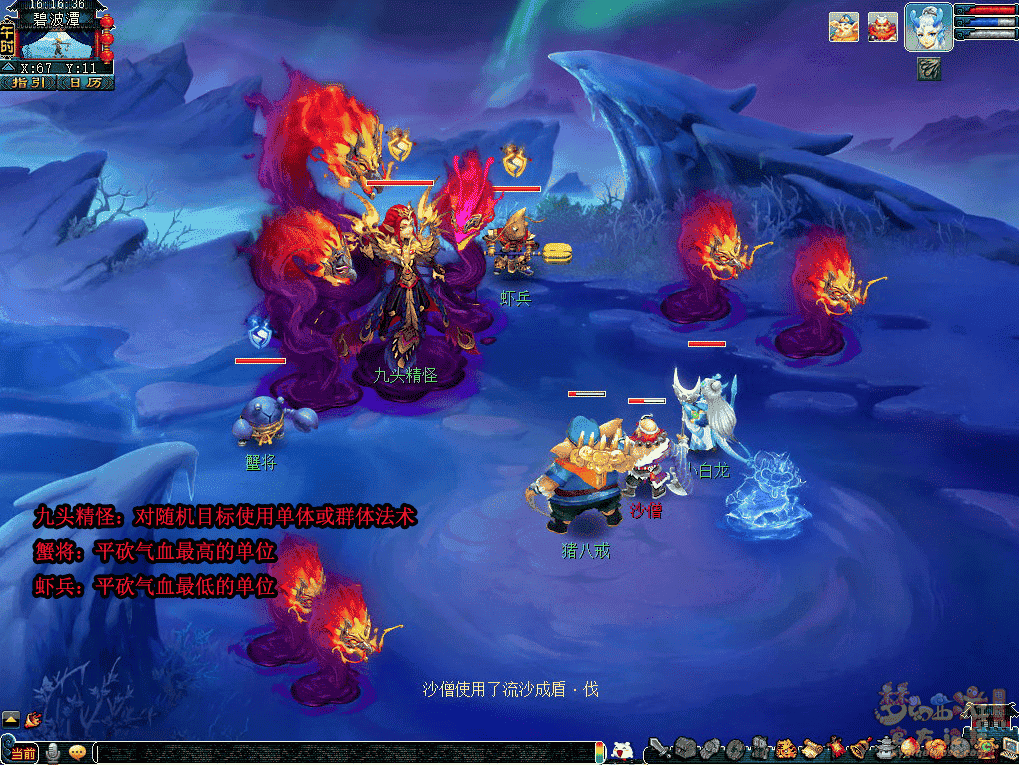
Task: Select the white-haired dragon girl portrait
Action: 927,27
